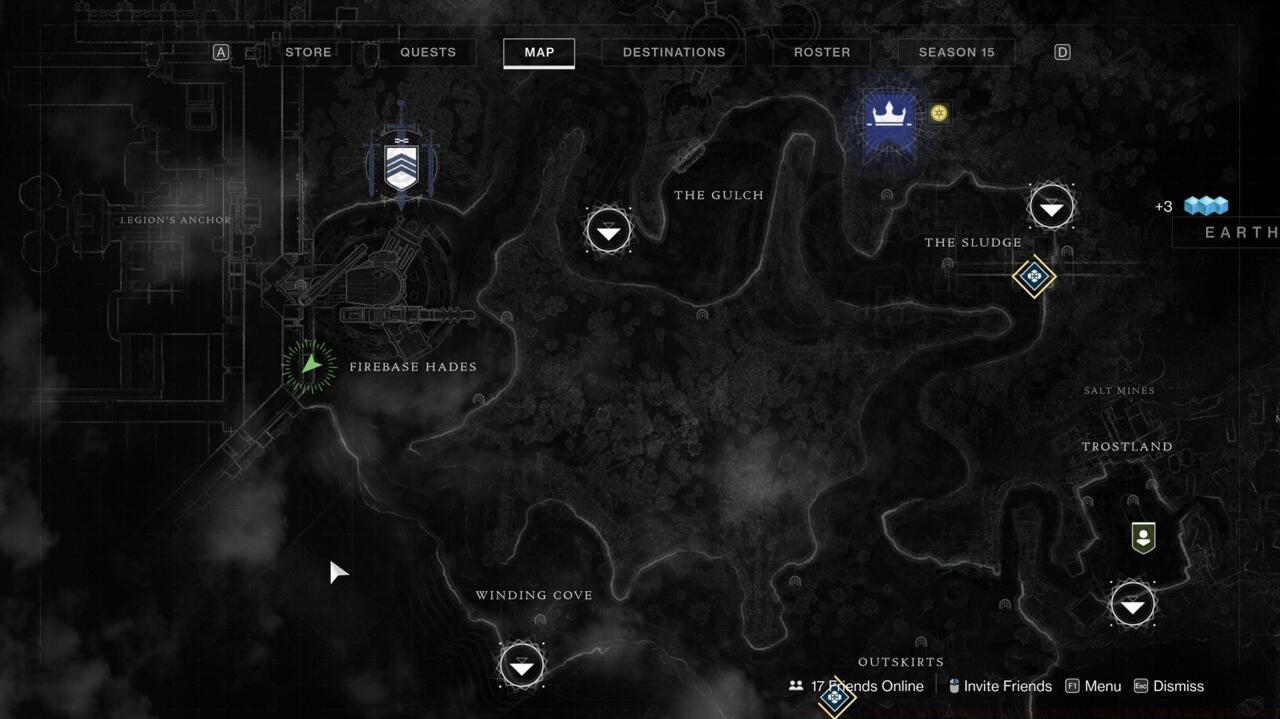This screenshot has width=1280, height=719.
Task: Click the Earth destination label
Action: [1238, 232]
